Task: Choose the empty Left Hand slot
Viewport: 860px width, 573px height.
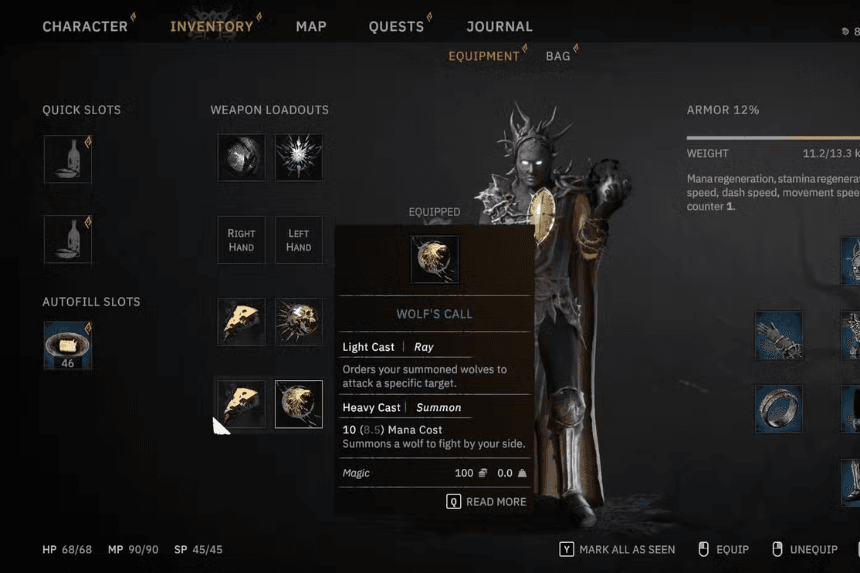Action: point(299,240)
